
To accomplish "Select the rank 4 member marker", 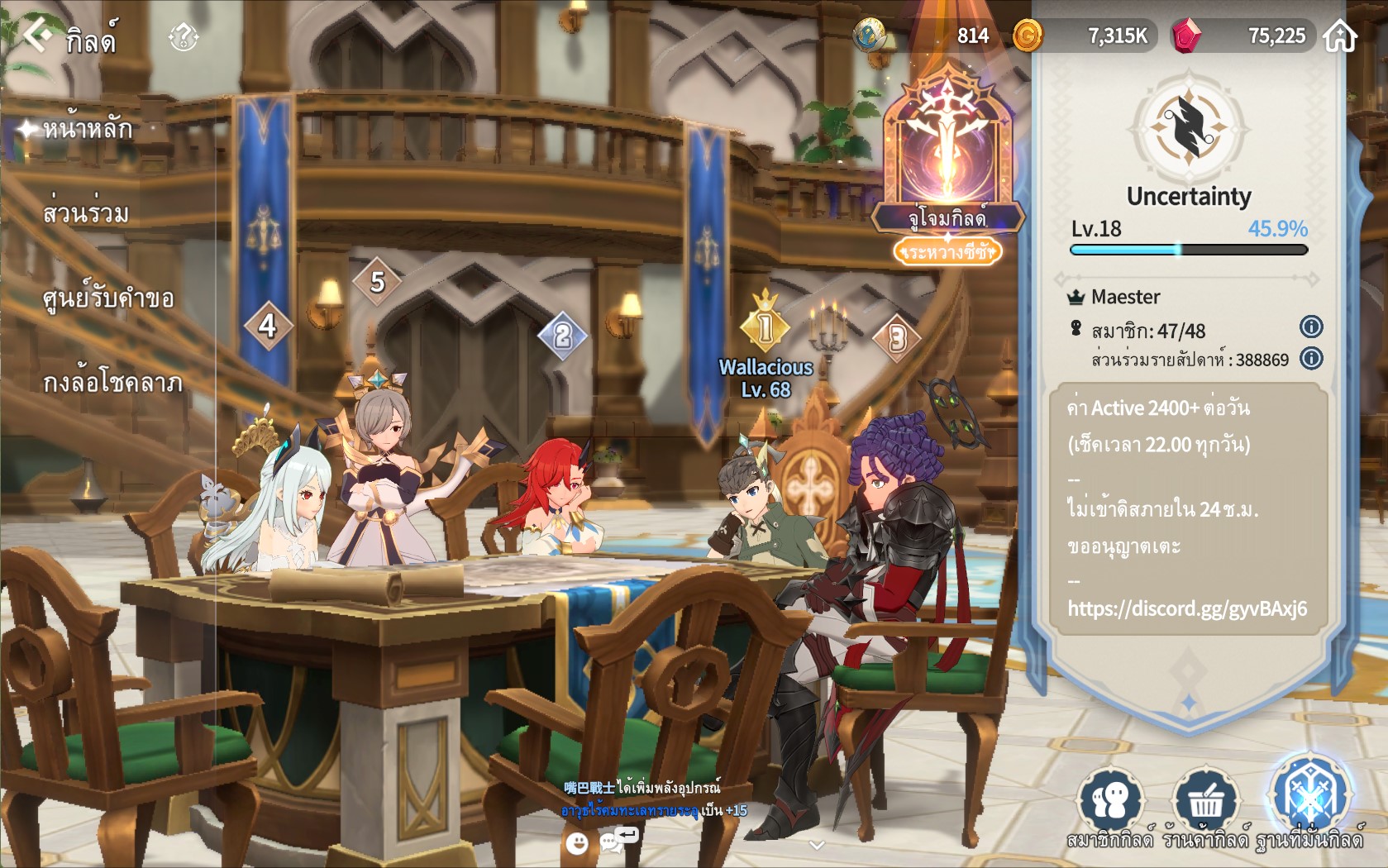I will pos(268,326).
